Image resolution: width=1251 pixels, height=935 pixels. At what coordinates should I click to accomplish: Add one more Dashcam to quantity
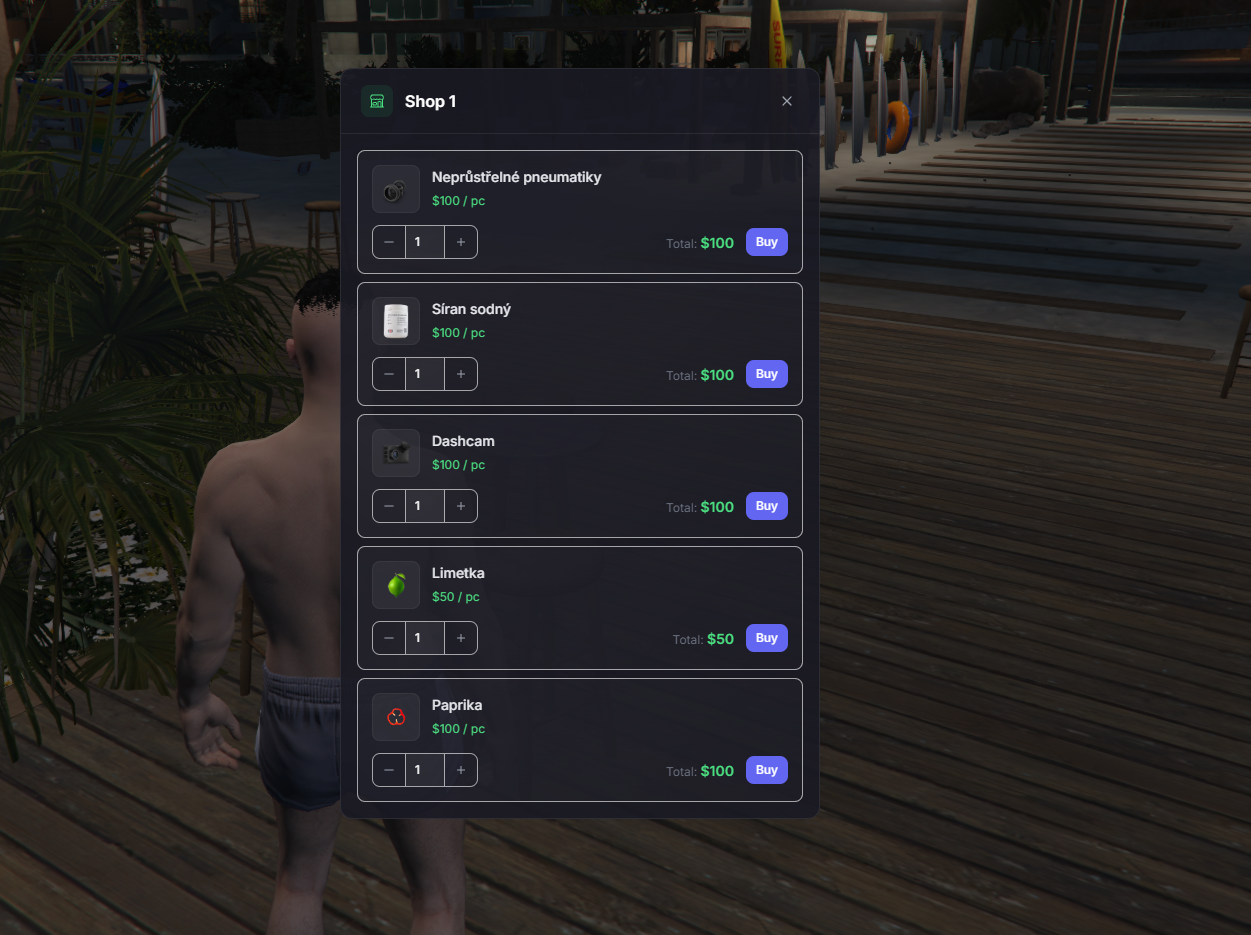coord(461,506)
